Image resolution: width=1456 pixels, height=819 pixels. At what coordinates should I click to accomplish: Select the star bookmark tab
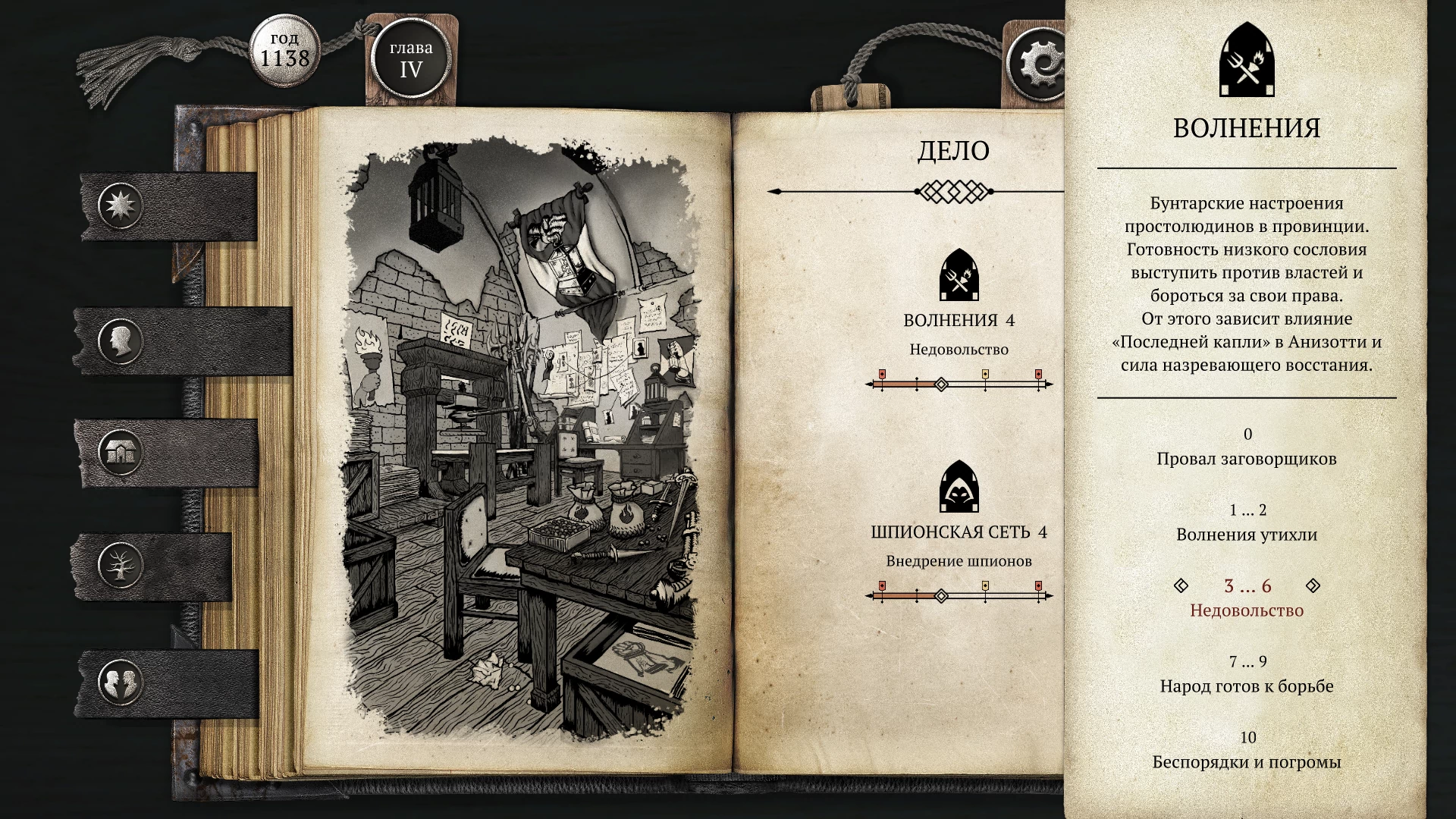pyautogui.click(x=121, y=206)
